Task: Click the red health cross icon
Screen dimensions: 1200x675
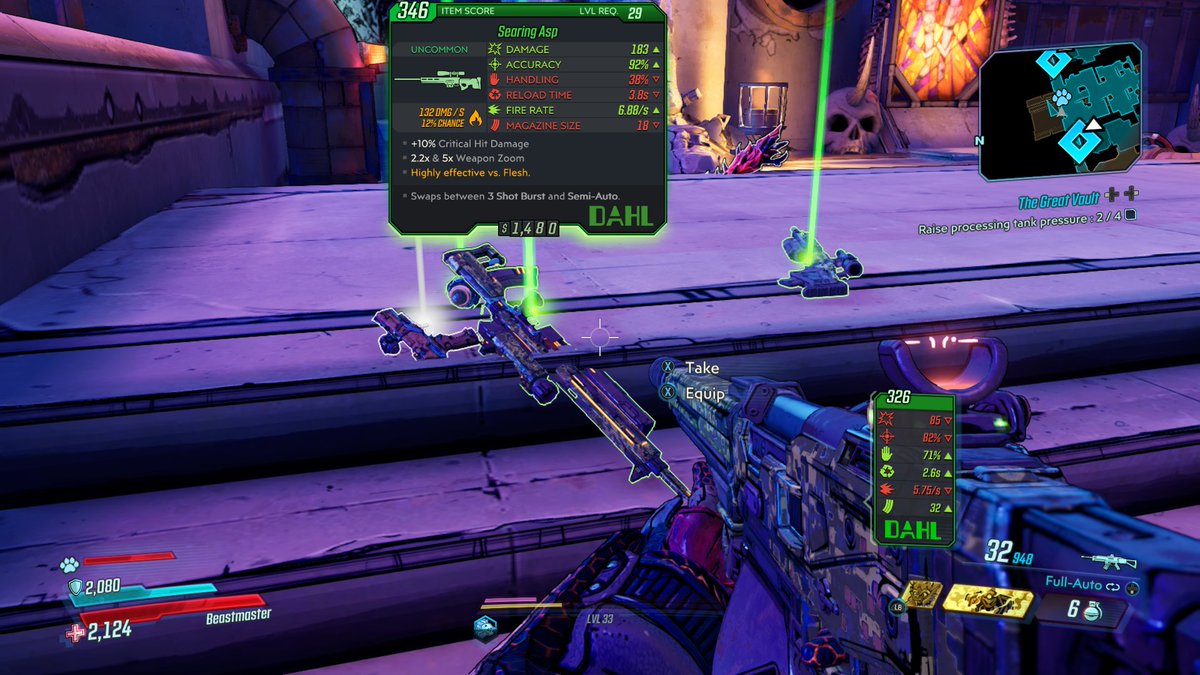Action: coord(76,631)
